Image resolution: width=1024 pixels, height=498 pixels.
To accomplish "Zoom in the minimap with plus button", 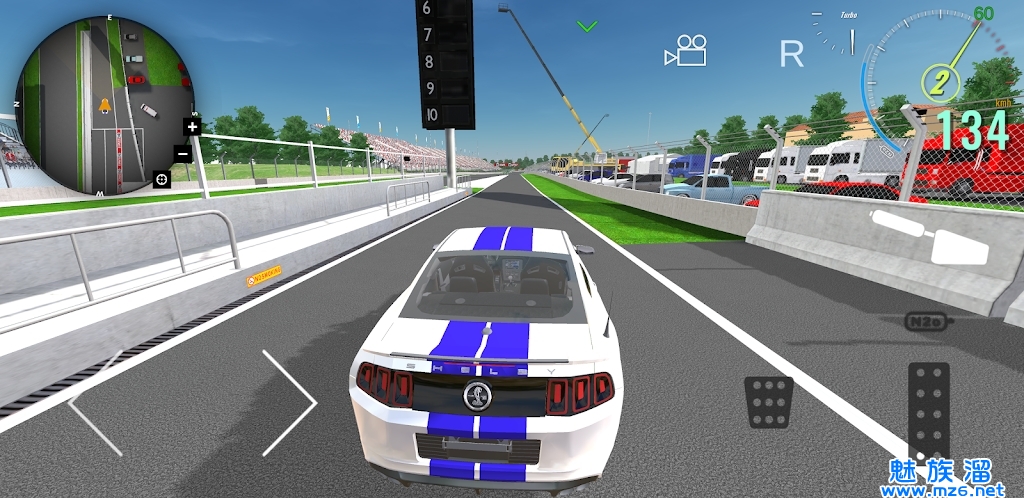I will click(192, 127).
